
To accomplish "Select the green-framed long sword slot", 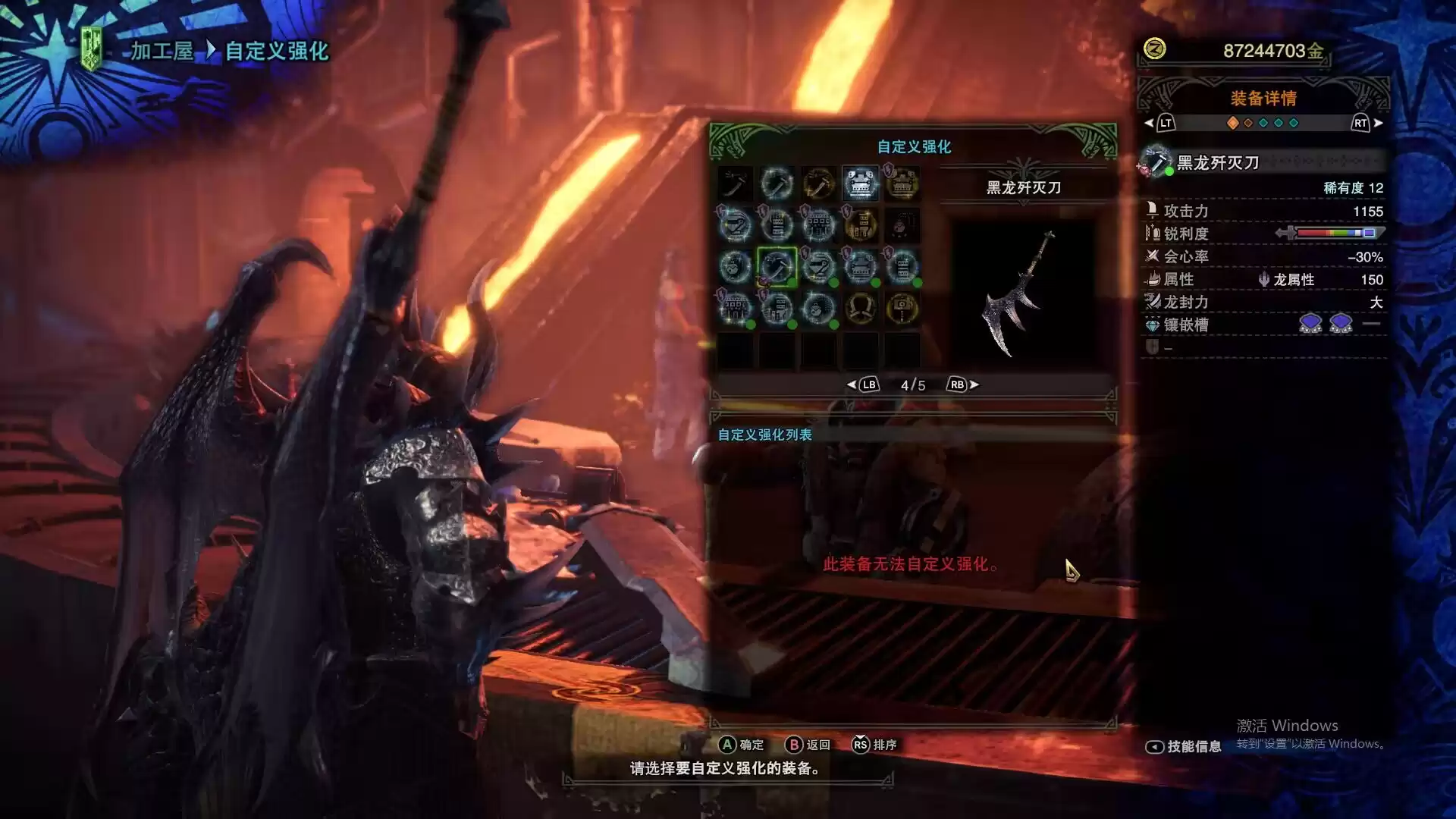I will 777,267.
